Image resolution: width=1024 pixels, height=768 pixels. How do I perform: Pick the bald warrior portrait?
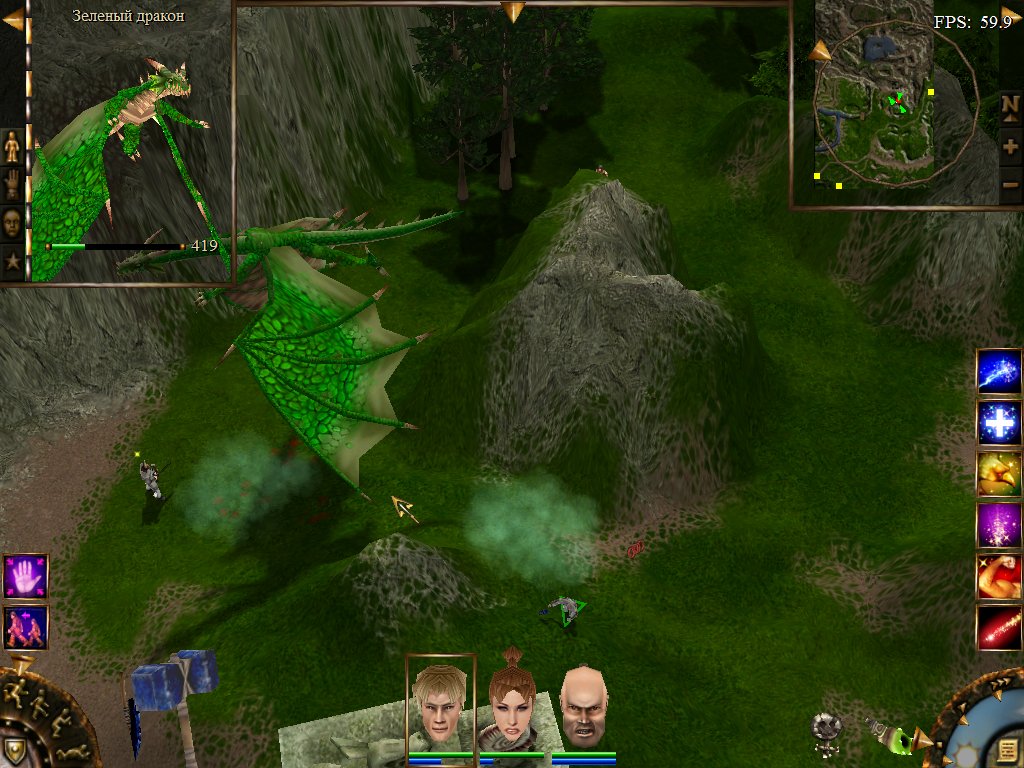583,706
